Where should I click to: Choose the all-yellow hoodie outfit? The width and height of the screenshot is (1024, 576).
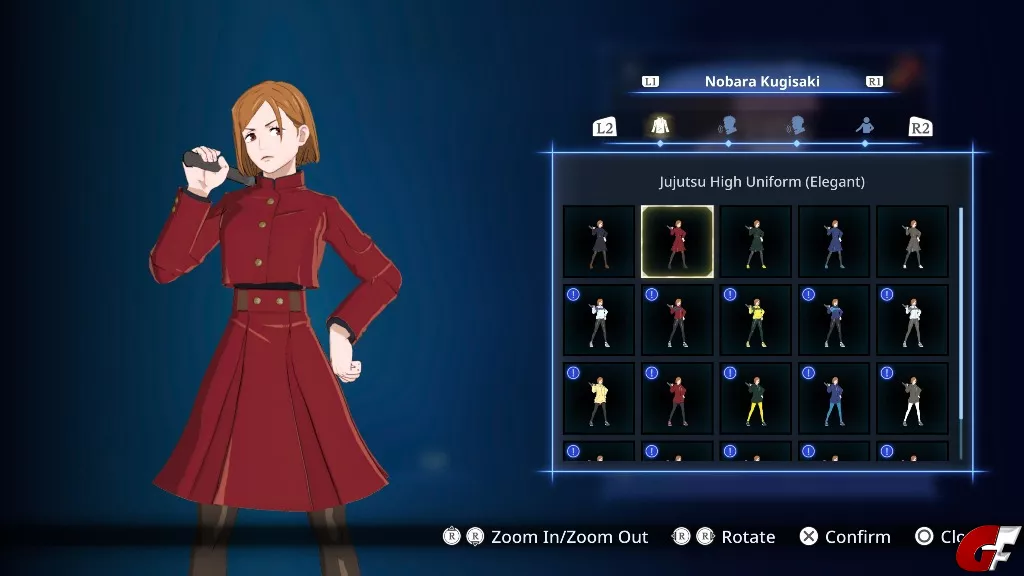coord(599,398)
